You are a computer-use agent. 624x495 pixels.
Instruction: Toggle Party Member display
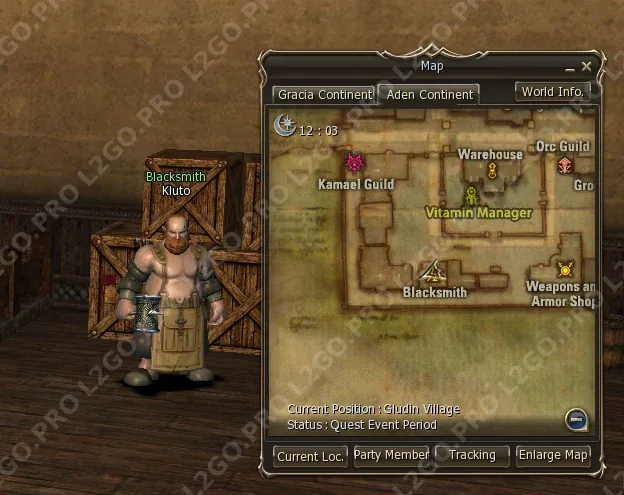click(x=391, y=455)
